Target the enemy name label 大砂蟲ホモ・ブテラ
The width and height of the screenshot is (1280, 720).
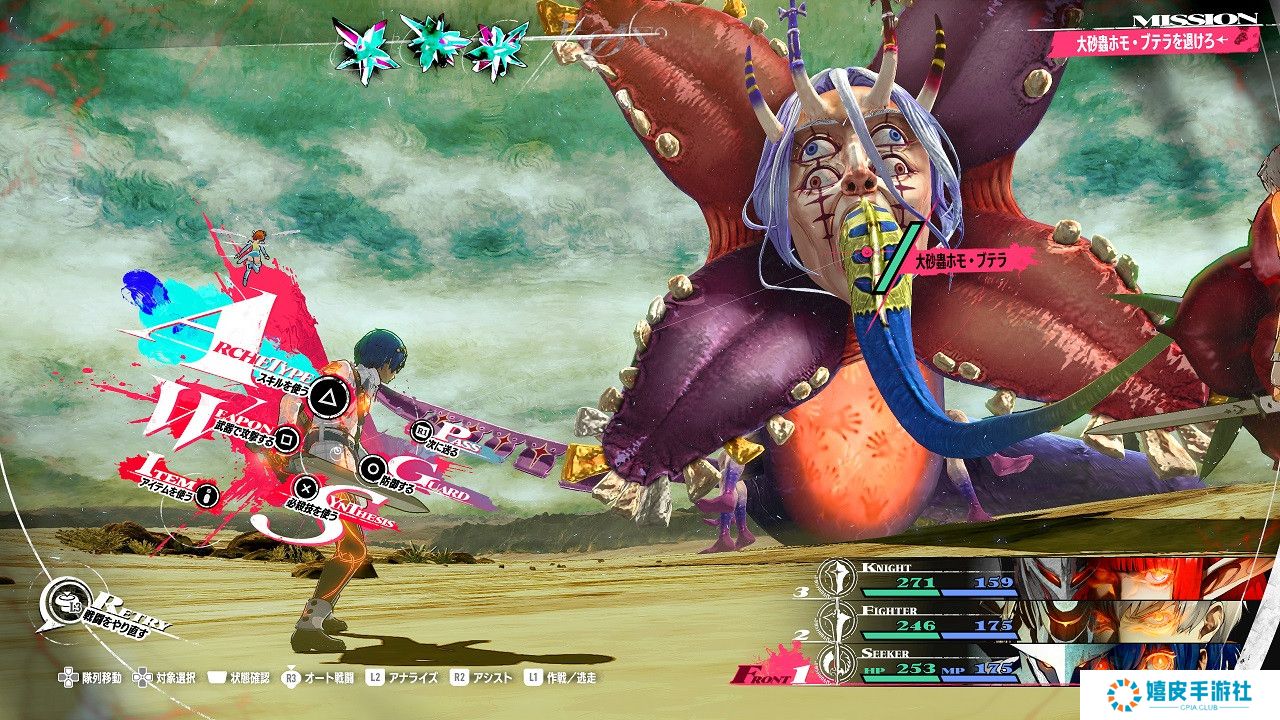coord(958,262)
